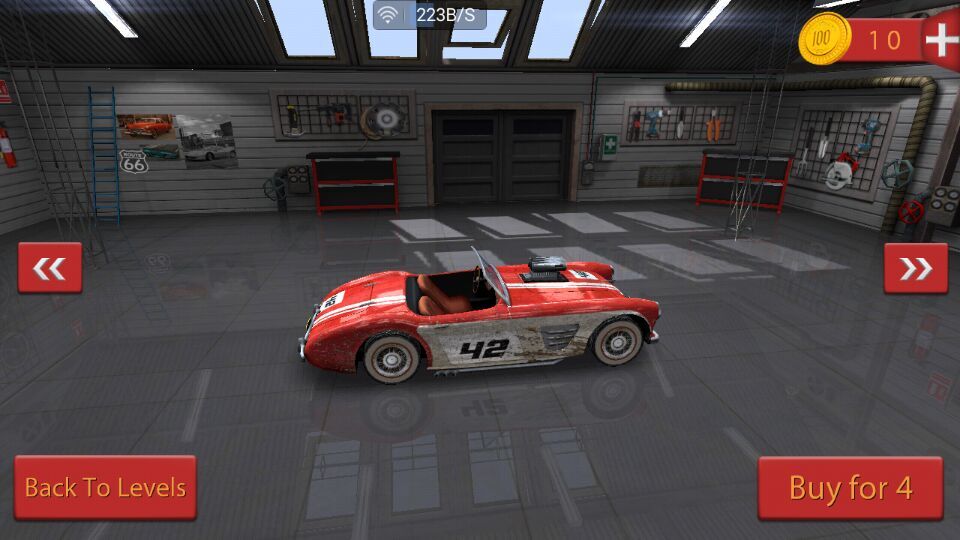The image size is (960, 540).
Task: Buy this car for 4 coins
Action: (850, 488)
